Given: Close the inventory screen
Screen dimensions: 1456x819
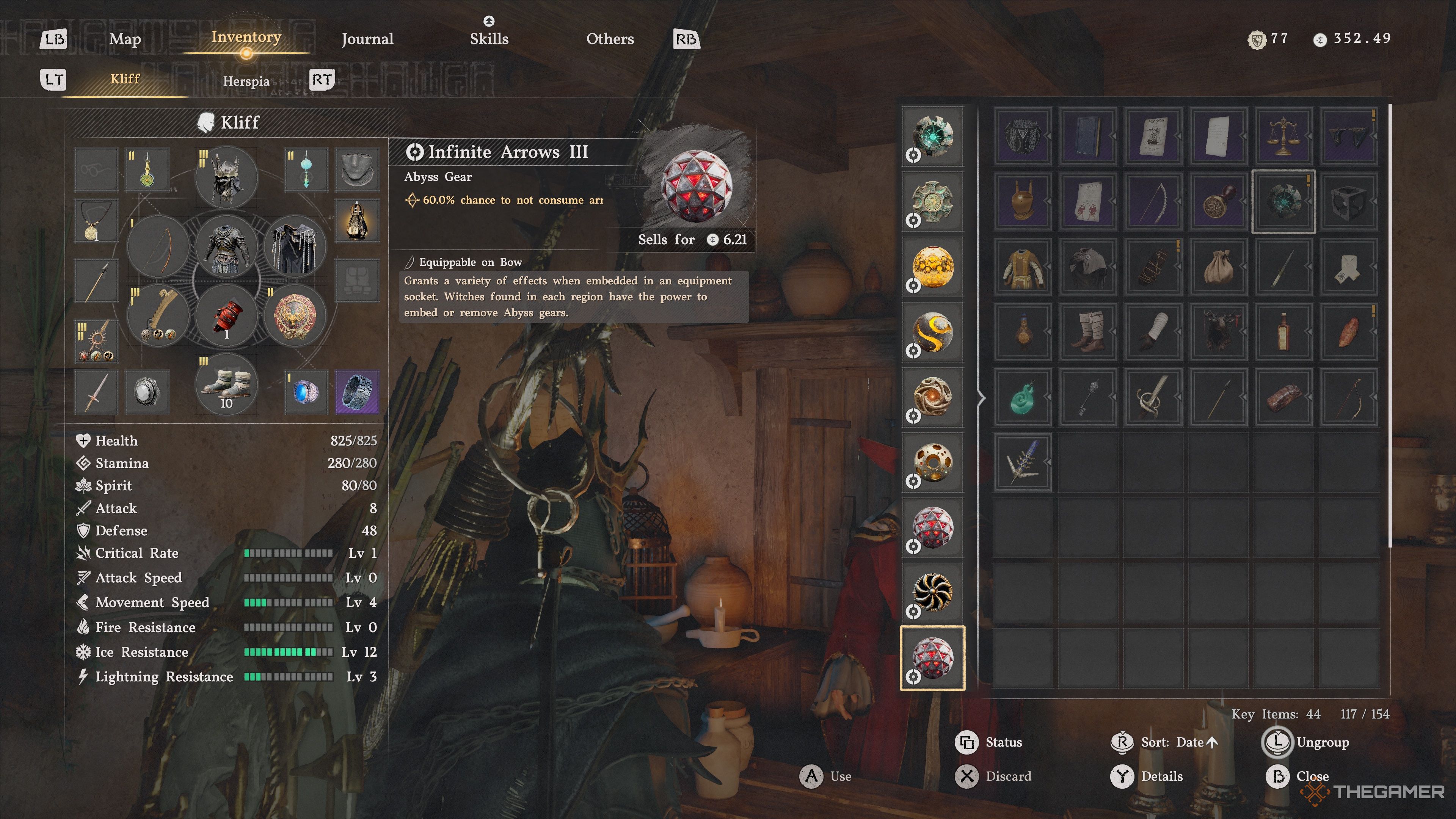Looking at the screenshot, I should pyautogui.click(x=1311, y=776).
